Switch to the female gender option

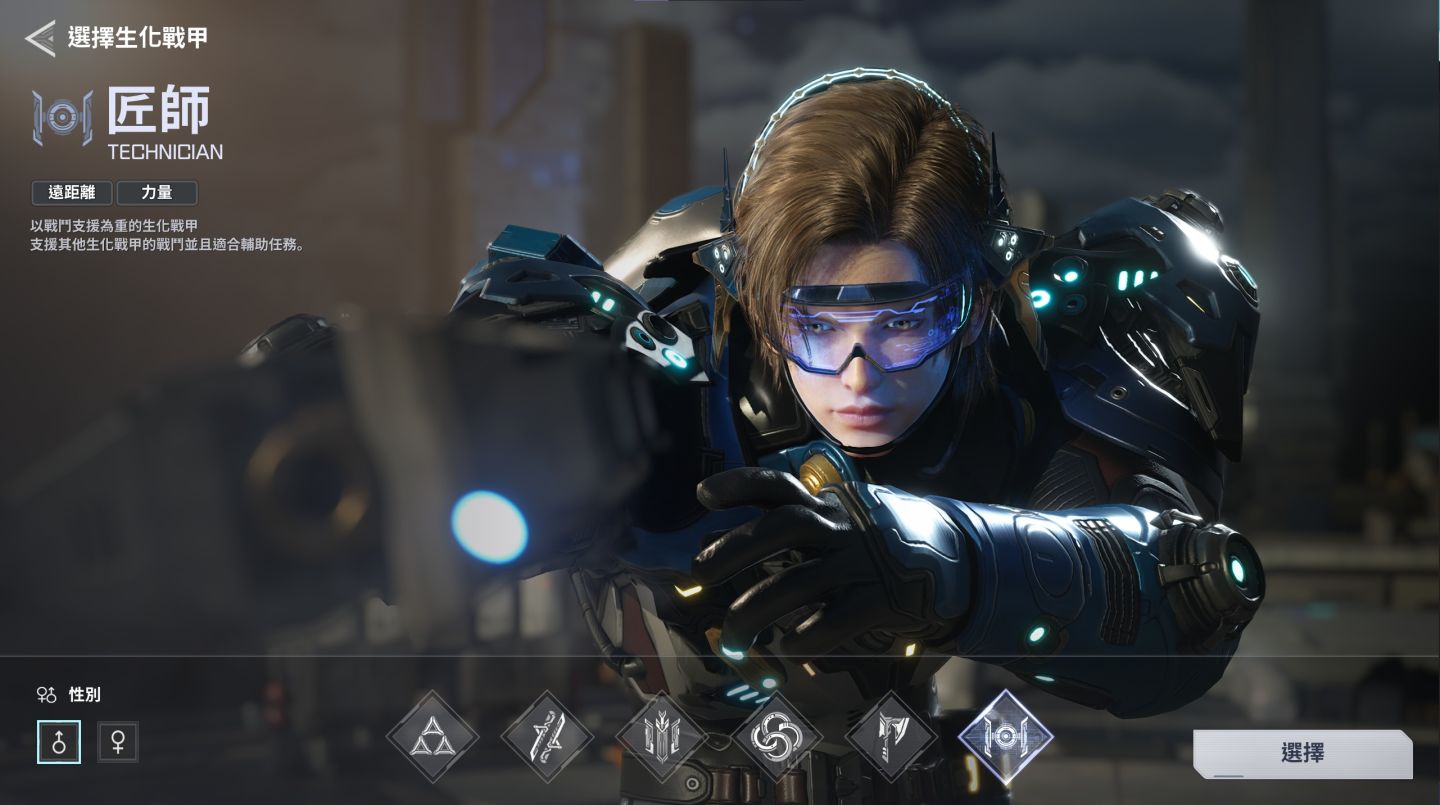118,742
